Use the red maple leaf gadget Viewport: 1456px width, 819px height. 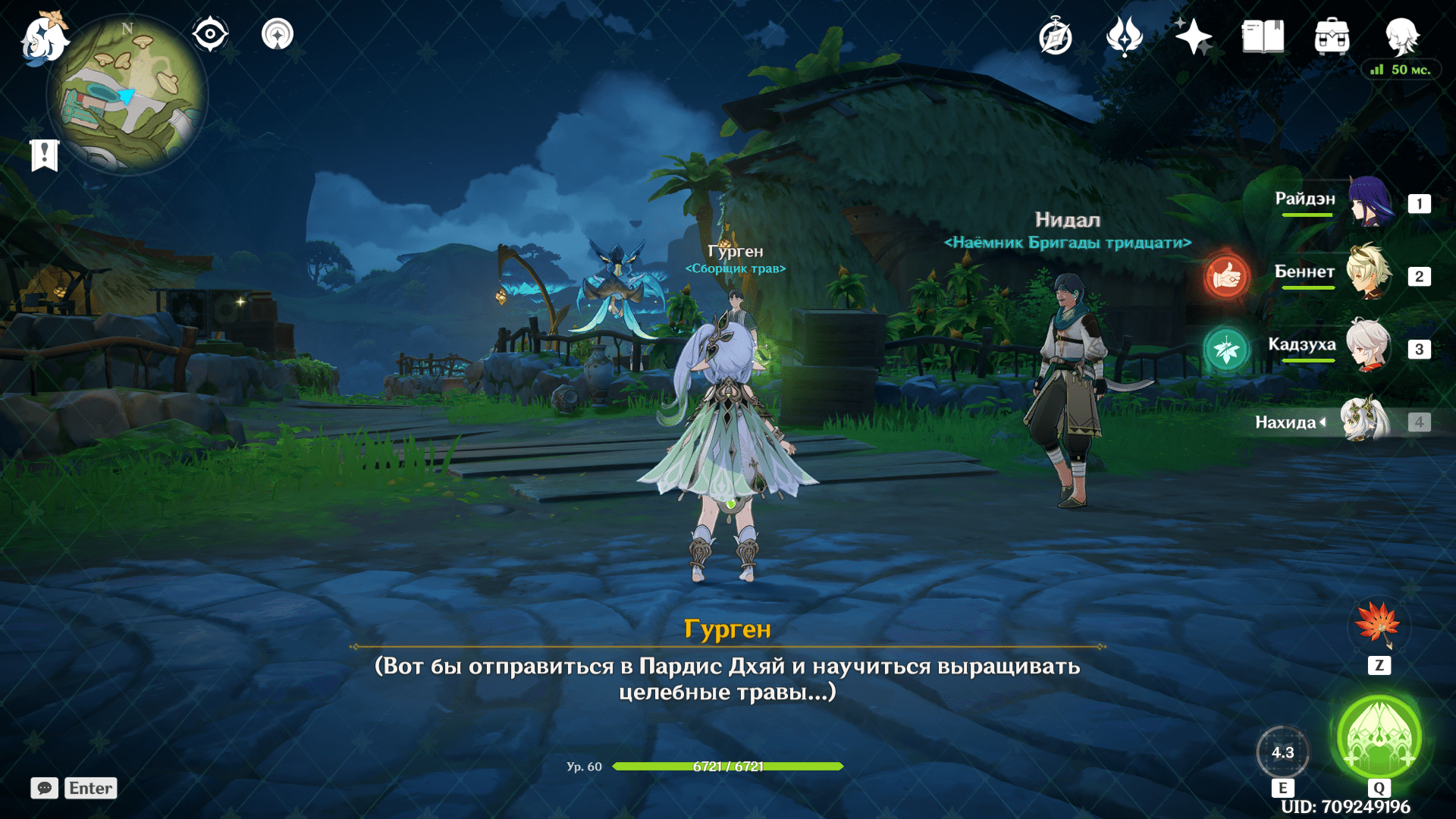[x=1379, y=624]
